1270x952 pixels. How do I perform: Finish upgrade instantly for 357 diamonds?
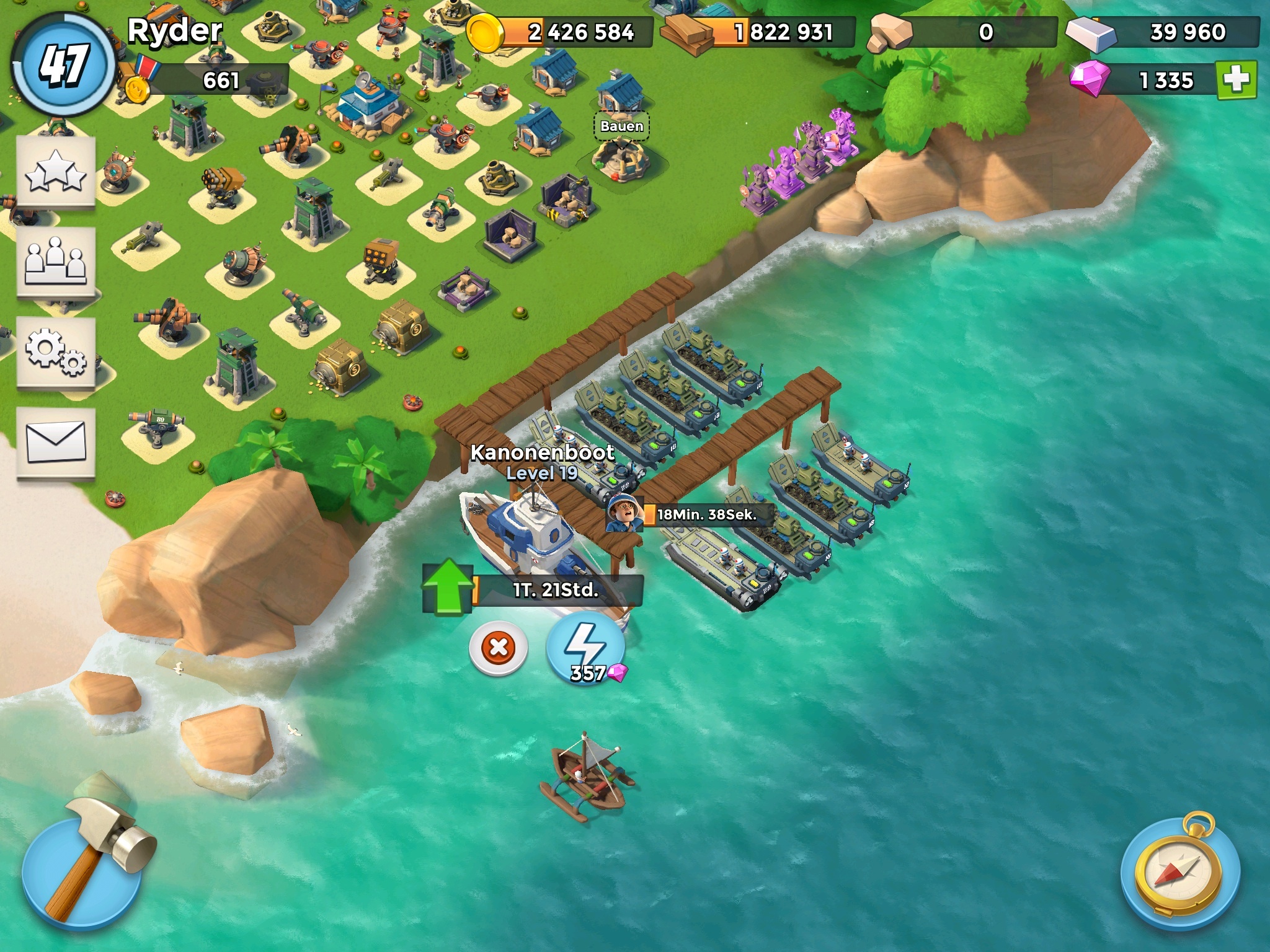pyautogui.click(x=585, y=650)
